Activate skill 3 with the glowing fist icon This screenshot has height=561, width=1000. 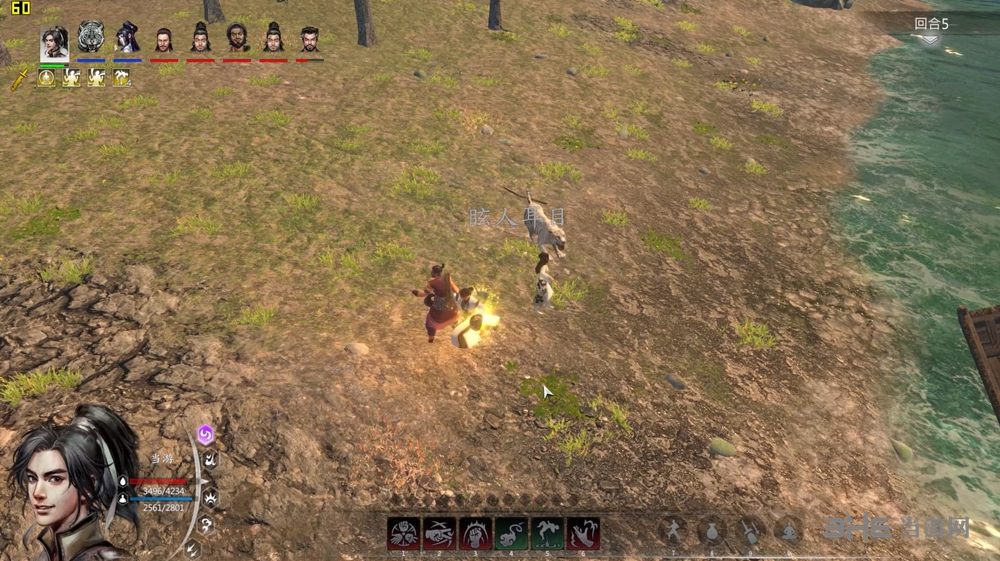pos(475,534)
